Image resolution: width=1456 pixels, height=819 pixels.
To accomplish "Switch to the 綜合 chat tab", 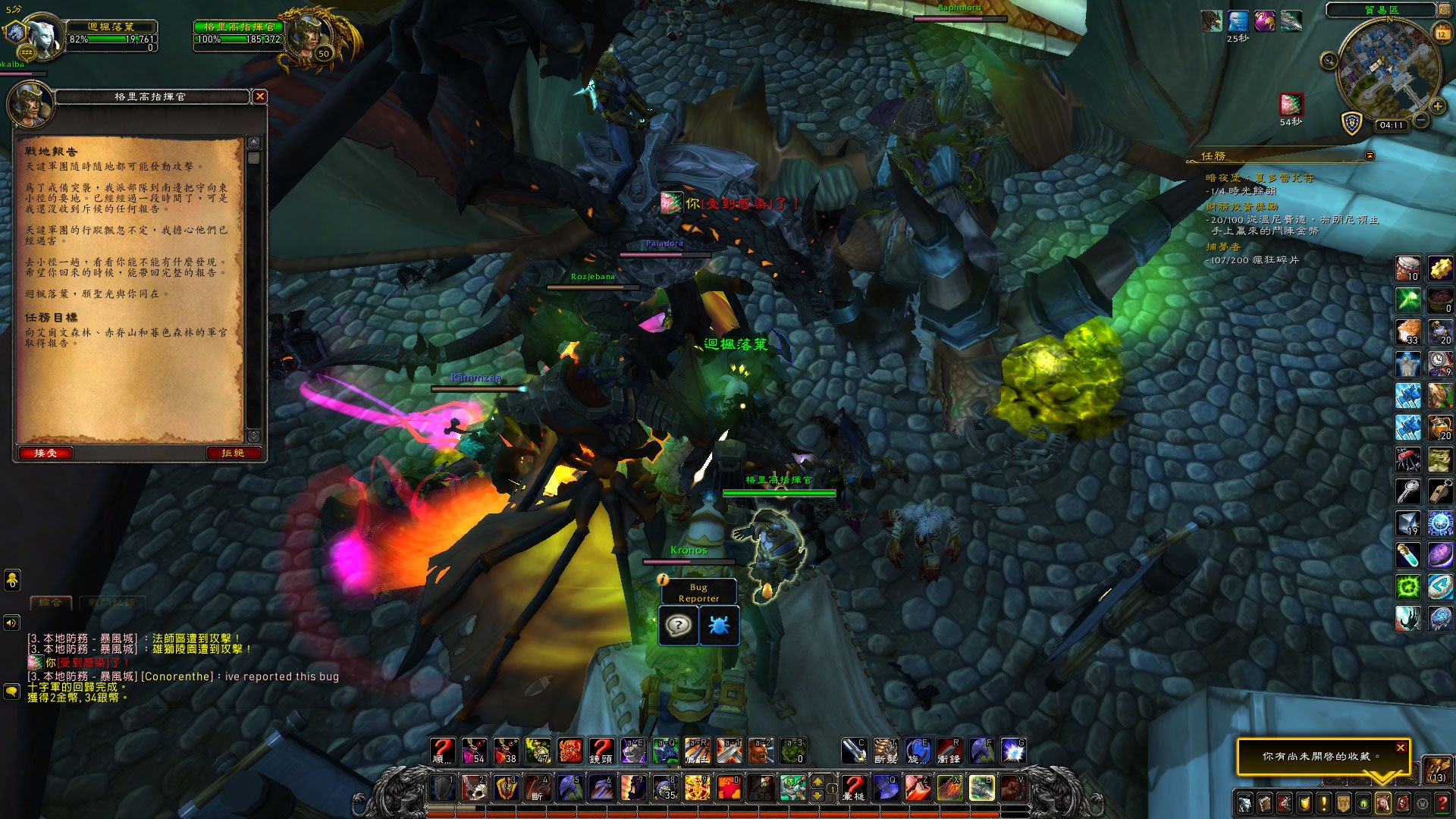I will pyautogui.click(x=50, y=602).
